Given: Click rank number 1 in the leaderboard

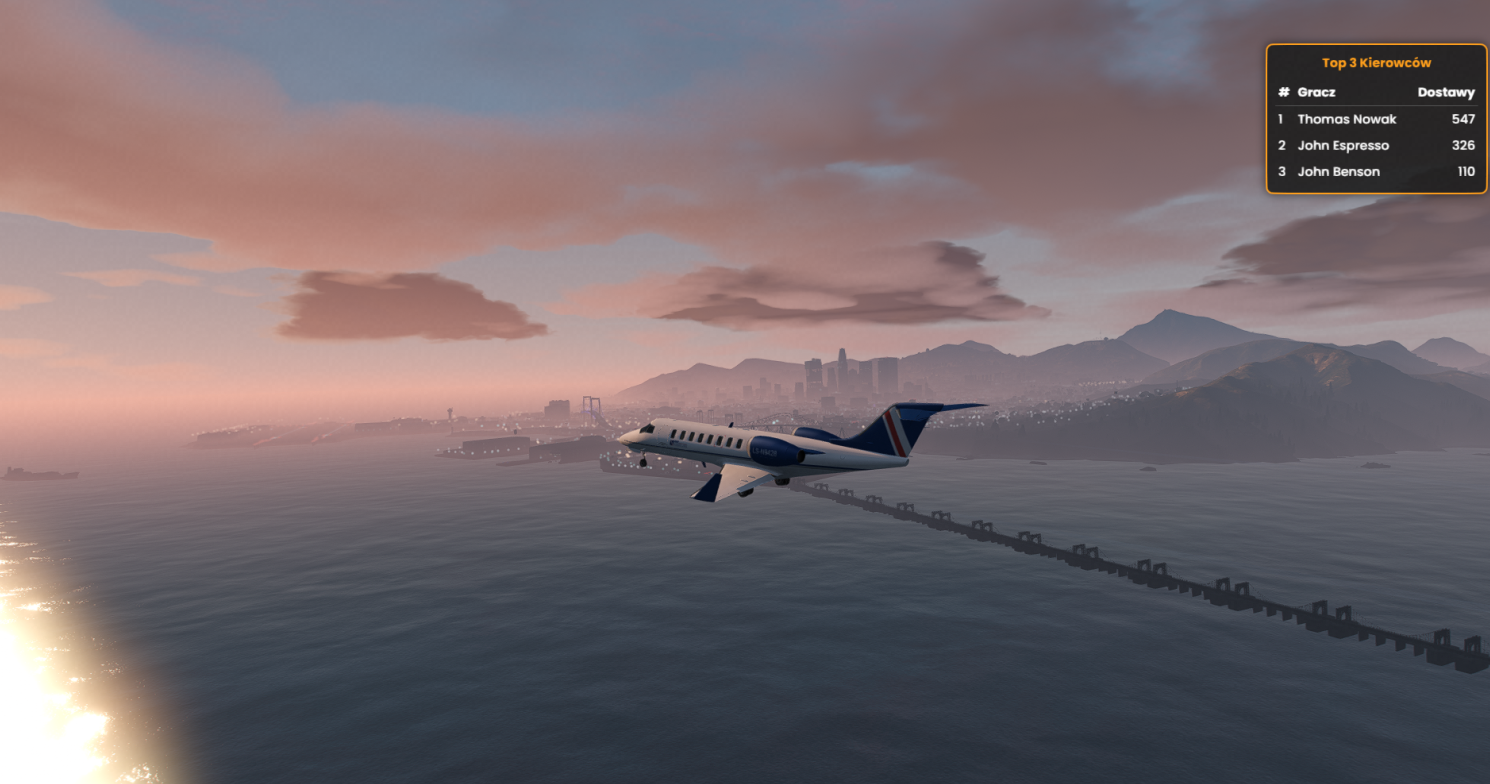Looking at the screenshot, I should click(x=1281, y=119).
